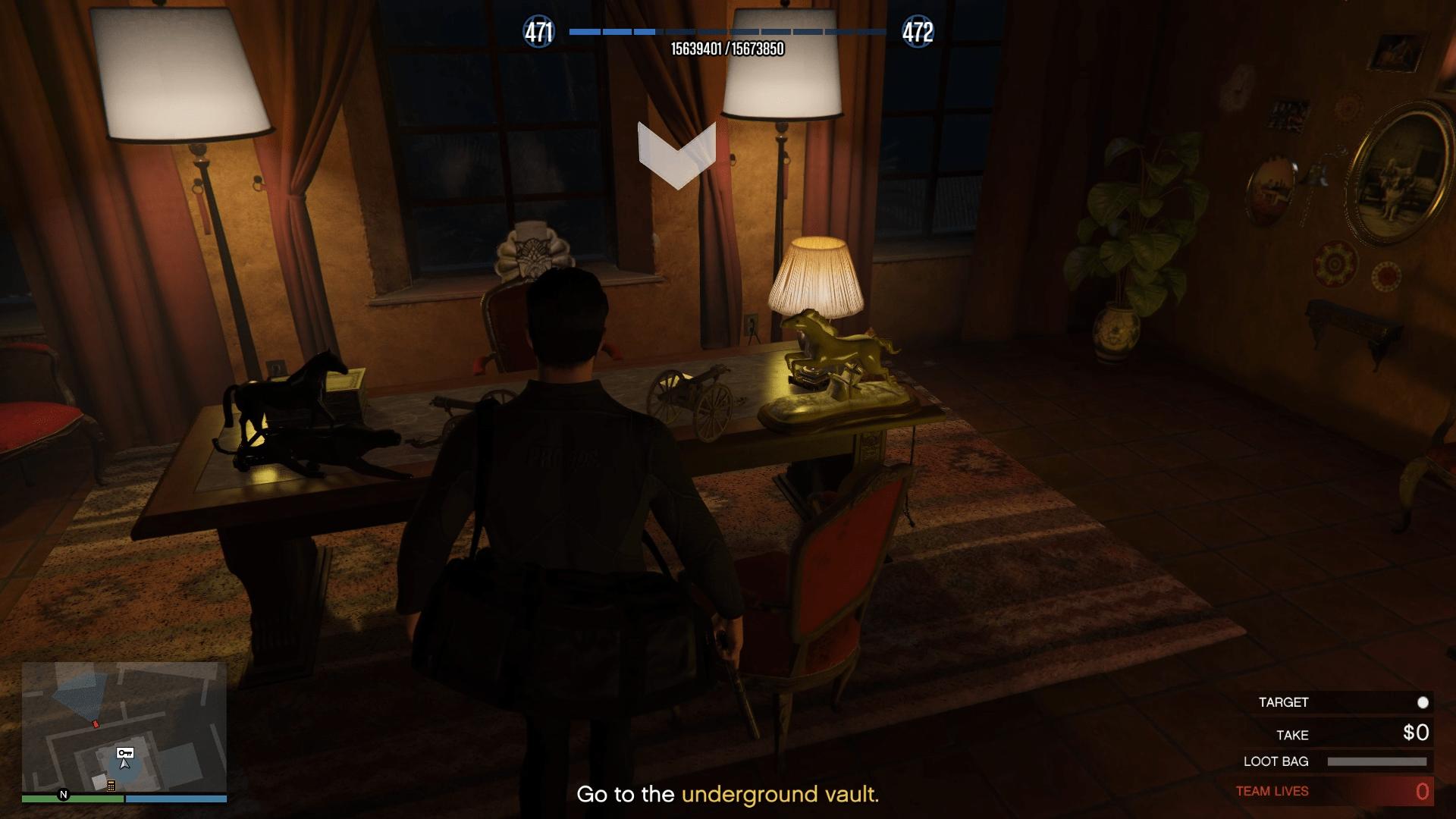Select the key marker on the minimap
The width and height of the screenshot is (1456, 819).
125,753
